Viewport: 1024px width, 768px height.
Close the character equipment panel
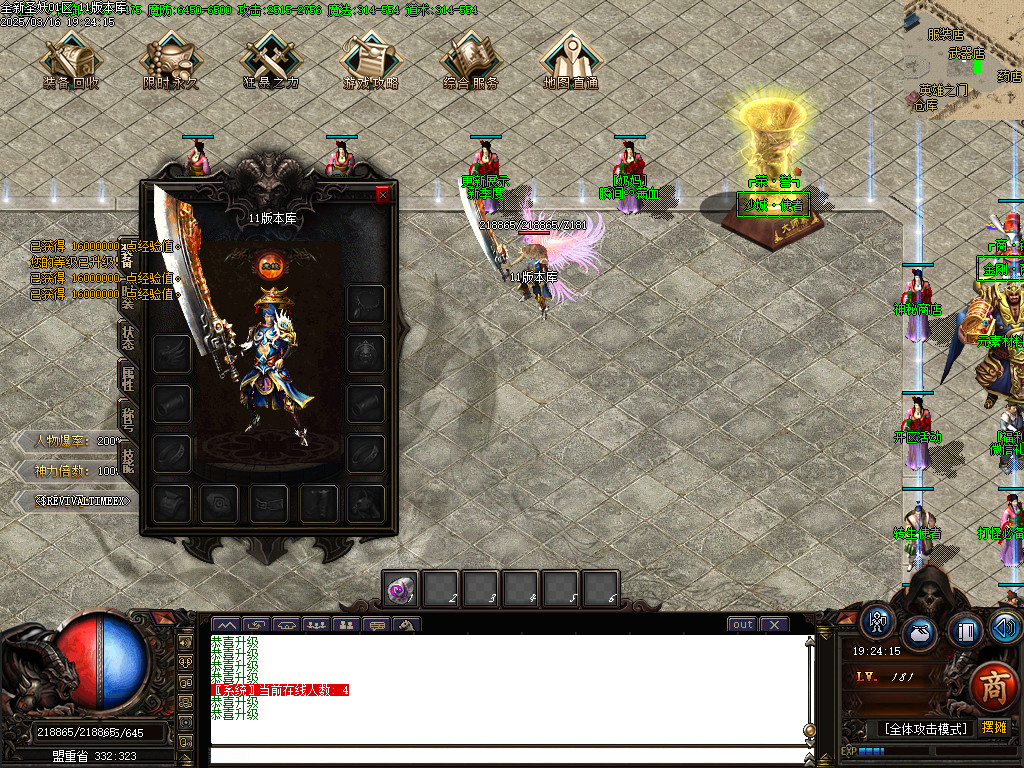pos(383,196)
